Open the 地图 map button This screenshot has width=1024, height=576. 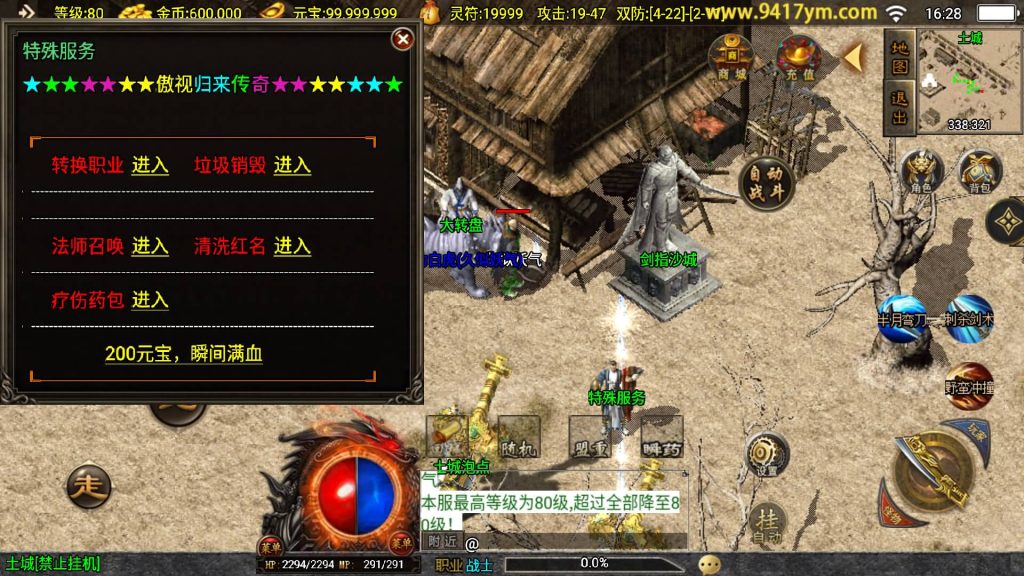click(899, 58)
